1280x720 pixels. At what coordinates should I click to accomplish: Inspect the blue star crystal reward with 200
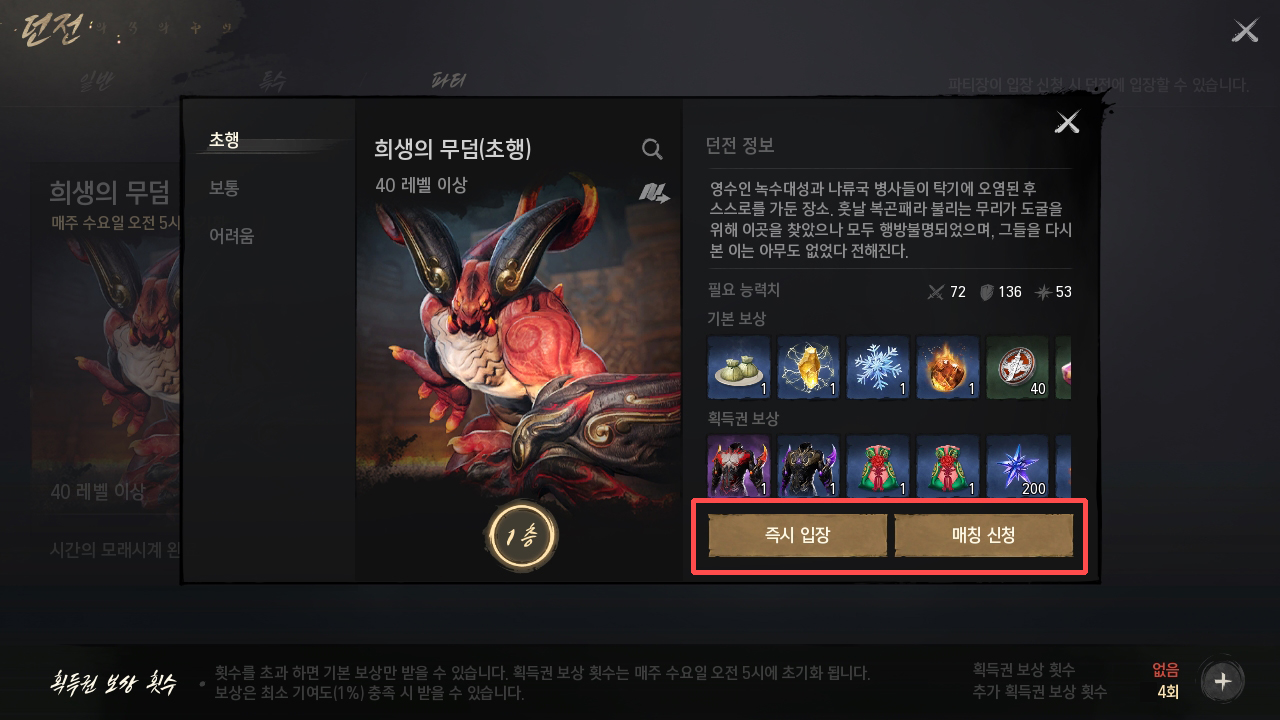[1018, 466]
